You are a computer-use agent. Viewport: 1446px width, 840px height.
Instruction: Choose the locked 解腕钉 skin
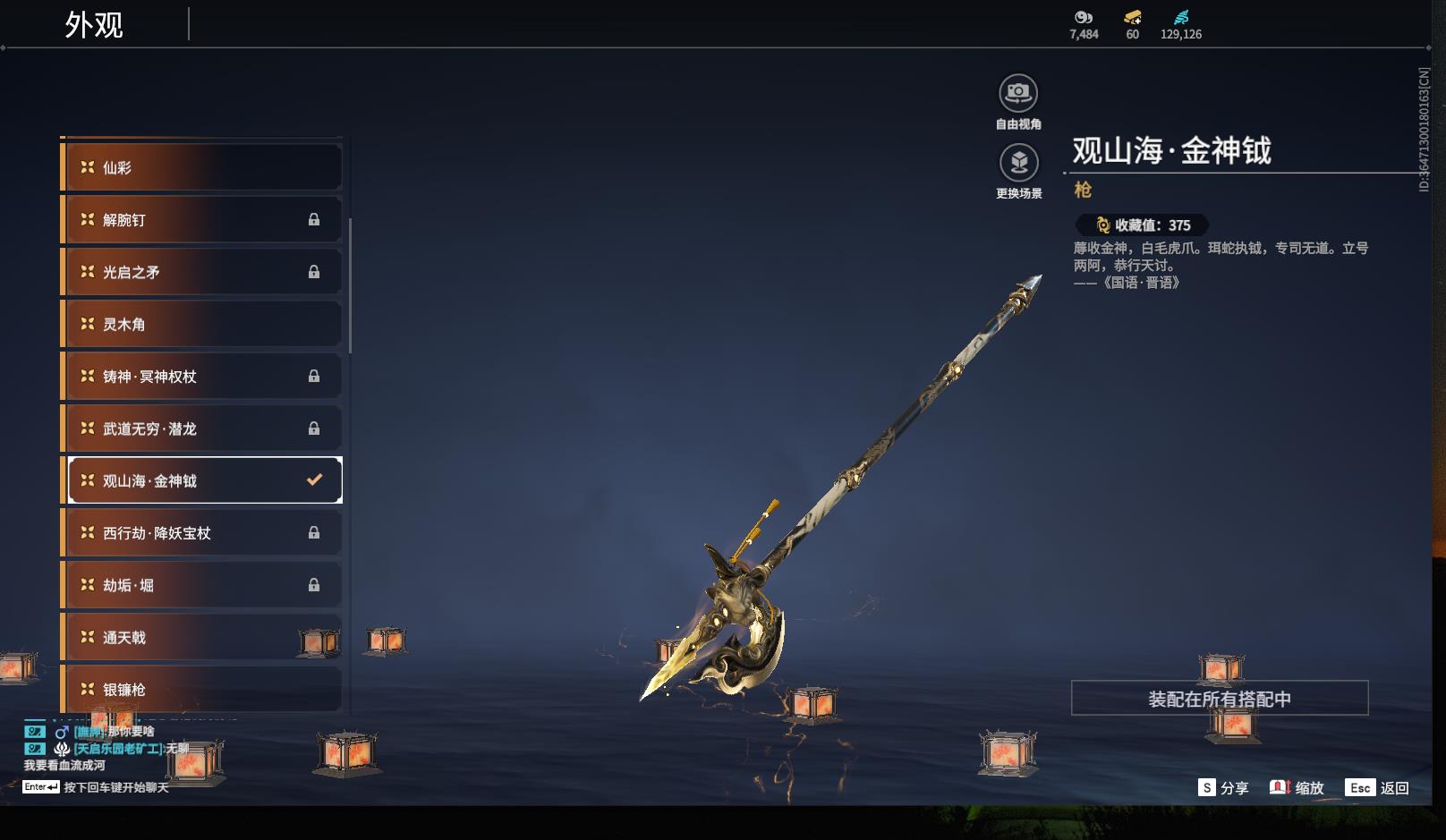(x=201, y=220)
